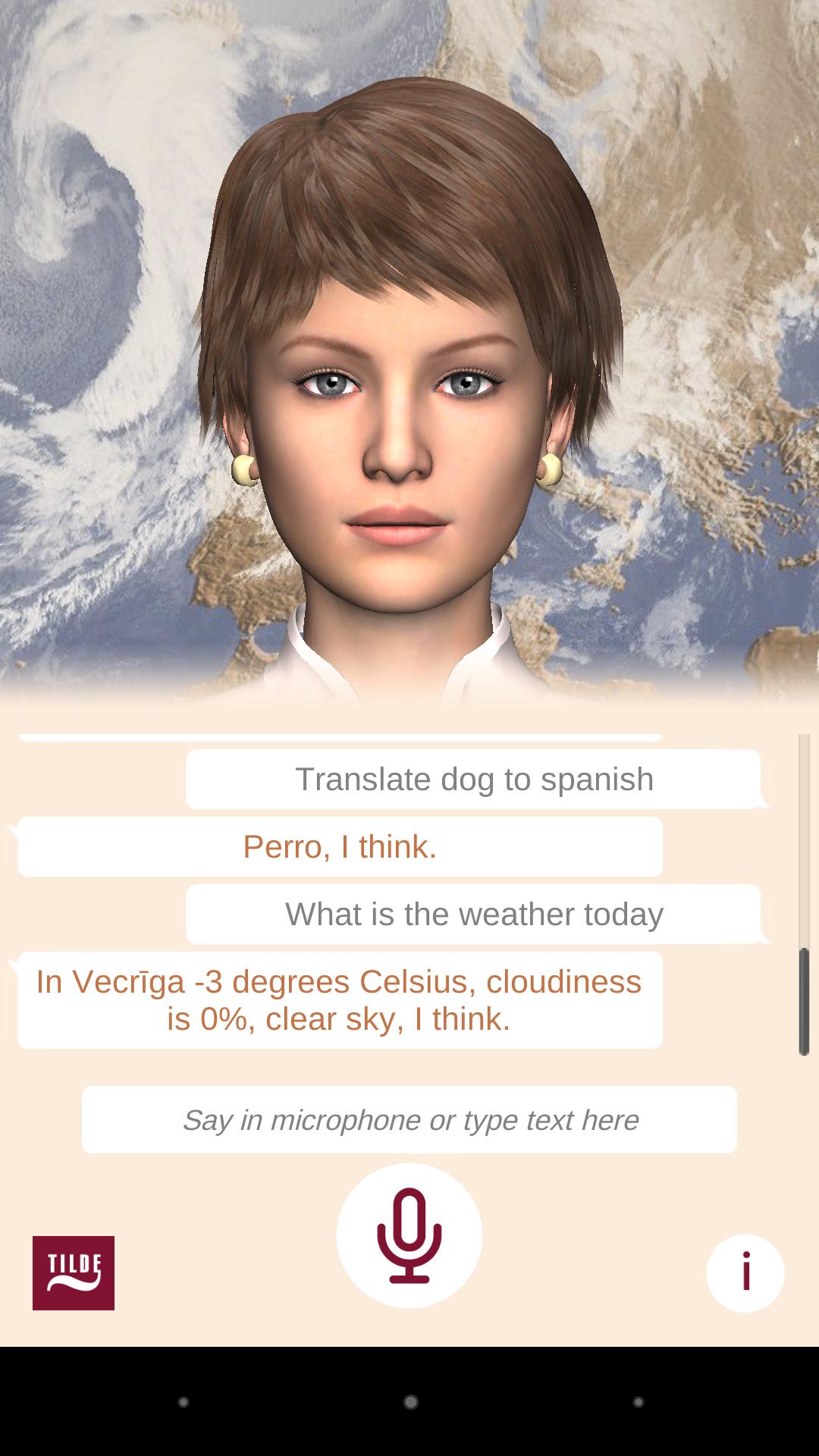The height and width of the screenshot is (1456, 819).
Task: Click the chat history scrollbar thumb
Action: tap(804, 1001)
